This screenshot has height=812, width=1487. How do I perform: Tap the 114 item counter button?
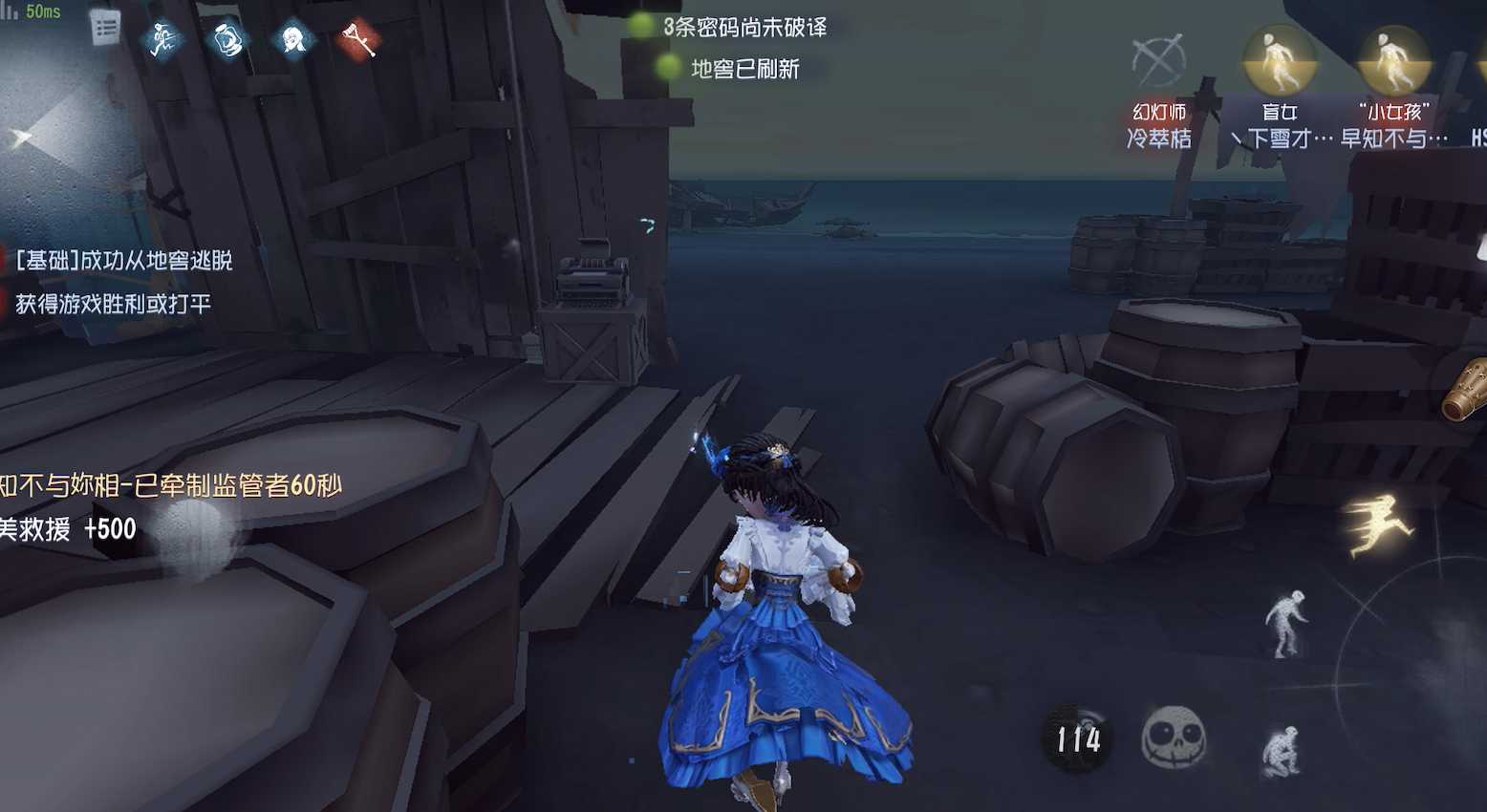pos(1078,737)
